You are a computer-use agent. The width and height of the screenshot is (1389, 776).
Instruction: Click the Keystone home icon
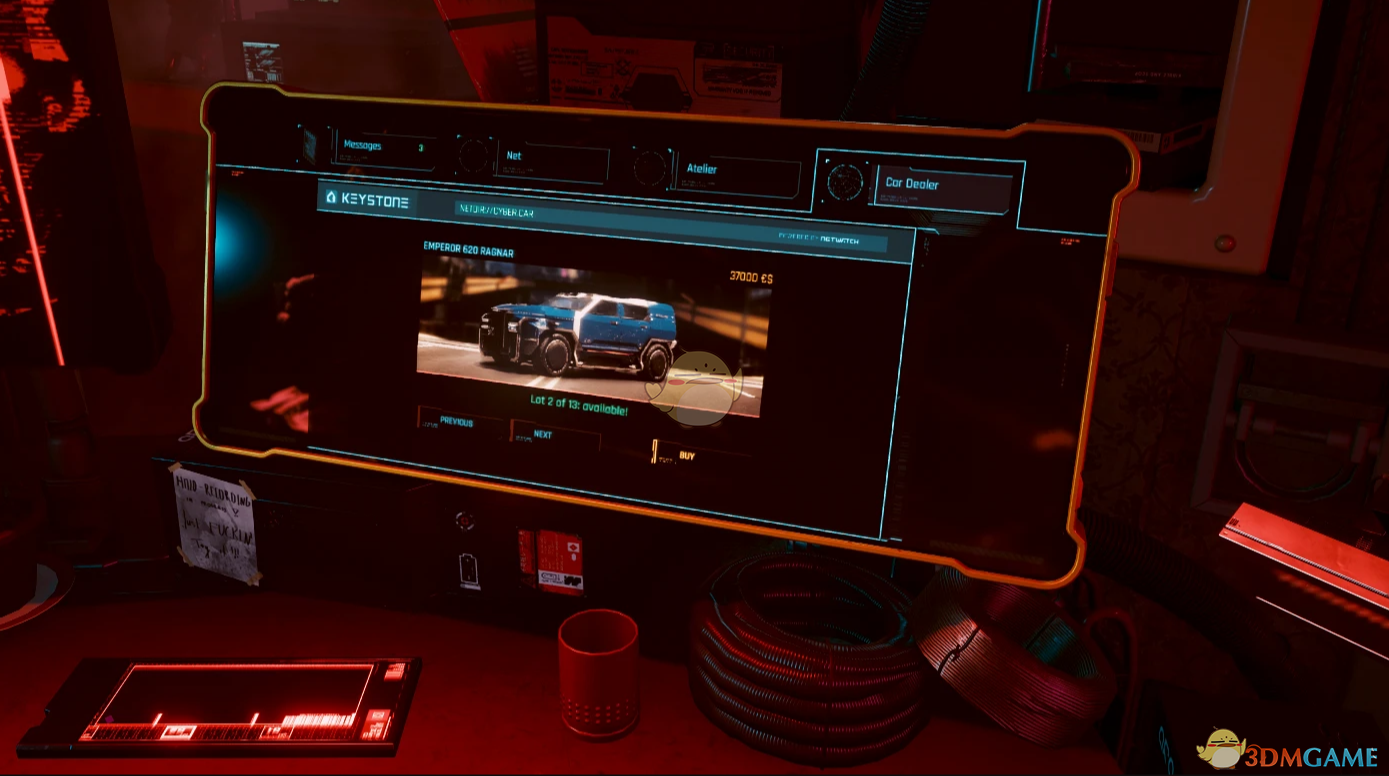pyautogui.click(x=330, y=197)
